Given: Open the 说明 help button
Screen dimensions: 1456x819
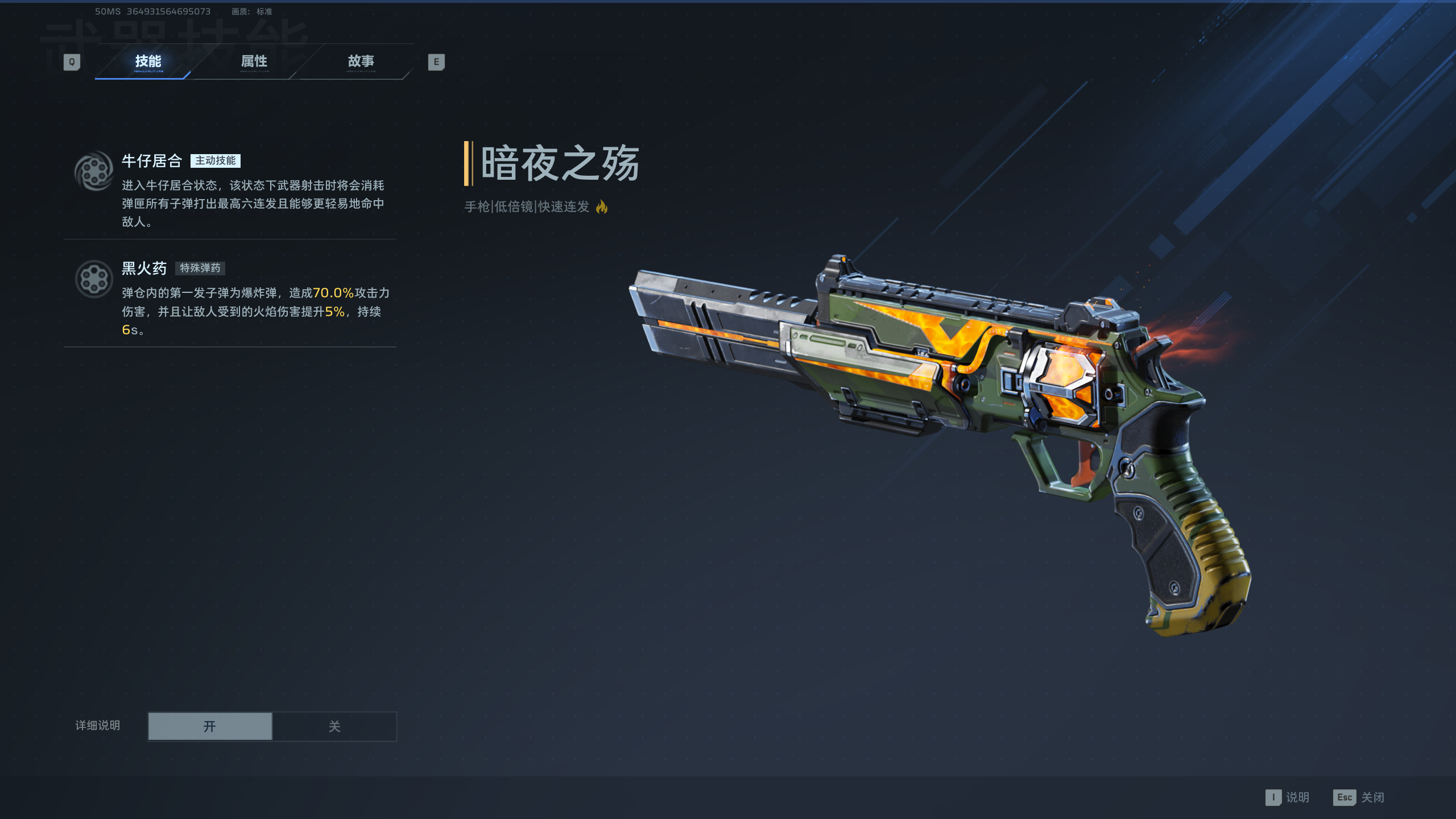Looking at the screenshot, I should coord(1288,797).
